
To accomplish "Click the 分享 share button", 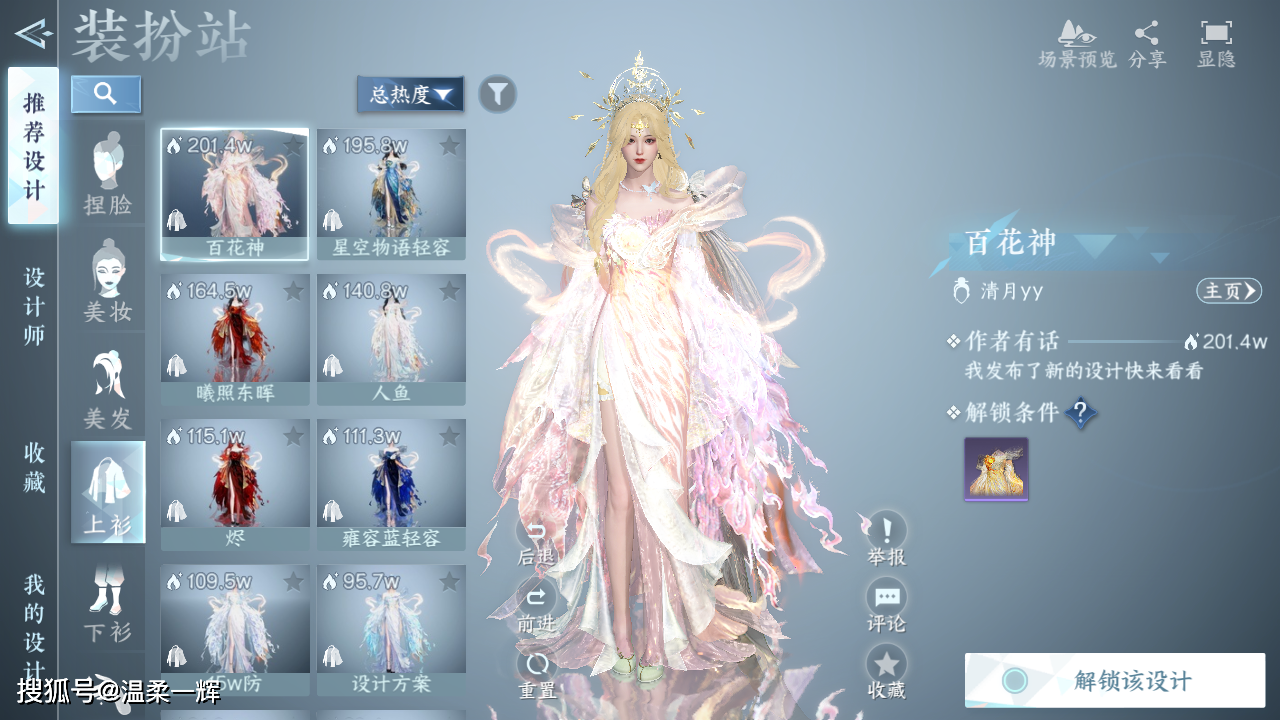I will [x=1147, y=44].
